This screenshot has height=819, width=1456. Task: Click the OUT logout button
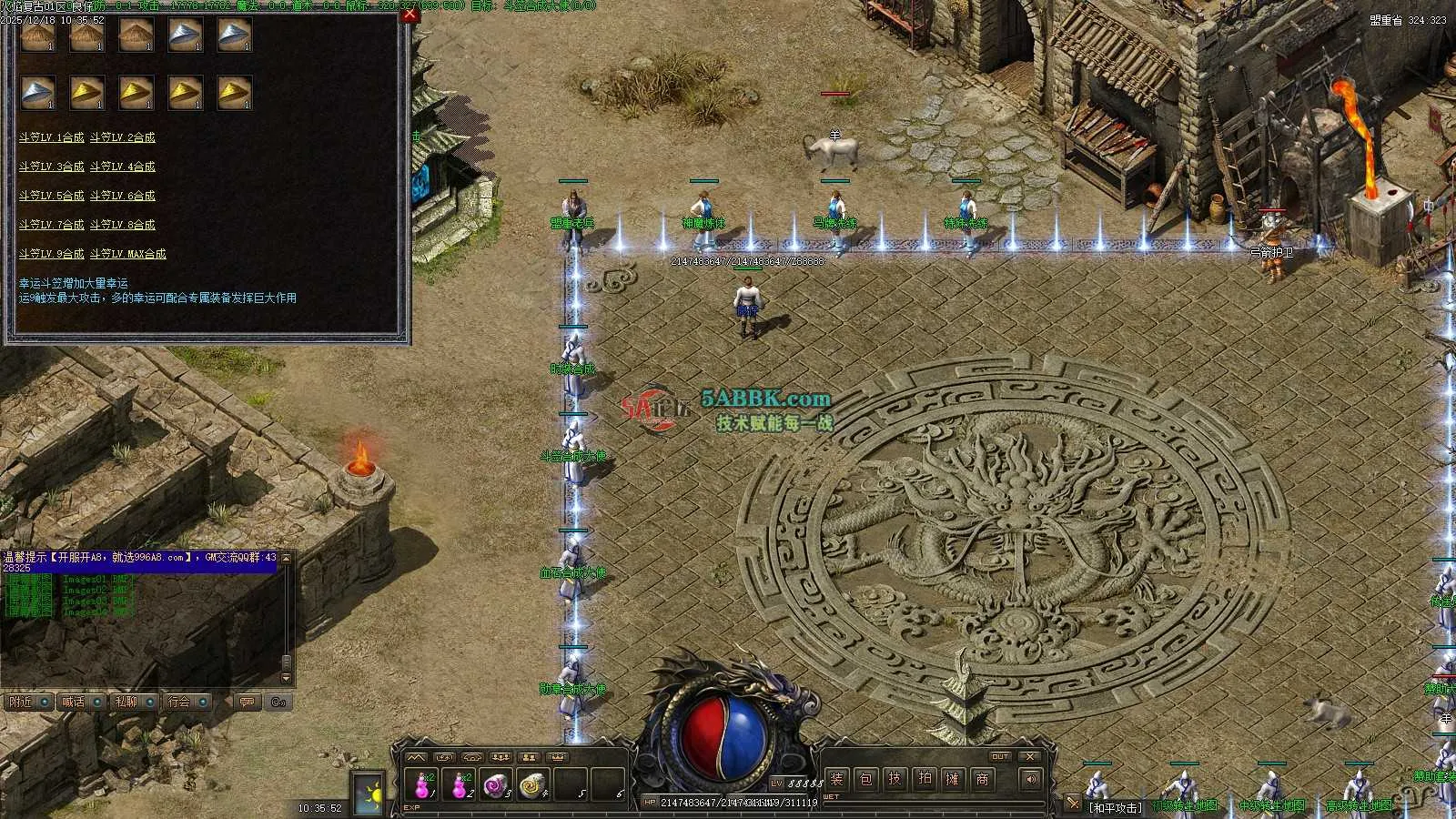[x=1000, y=756]
